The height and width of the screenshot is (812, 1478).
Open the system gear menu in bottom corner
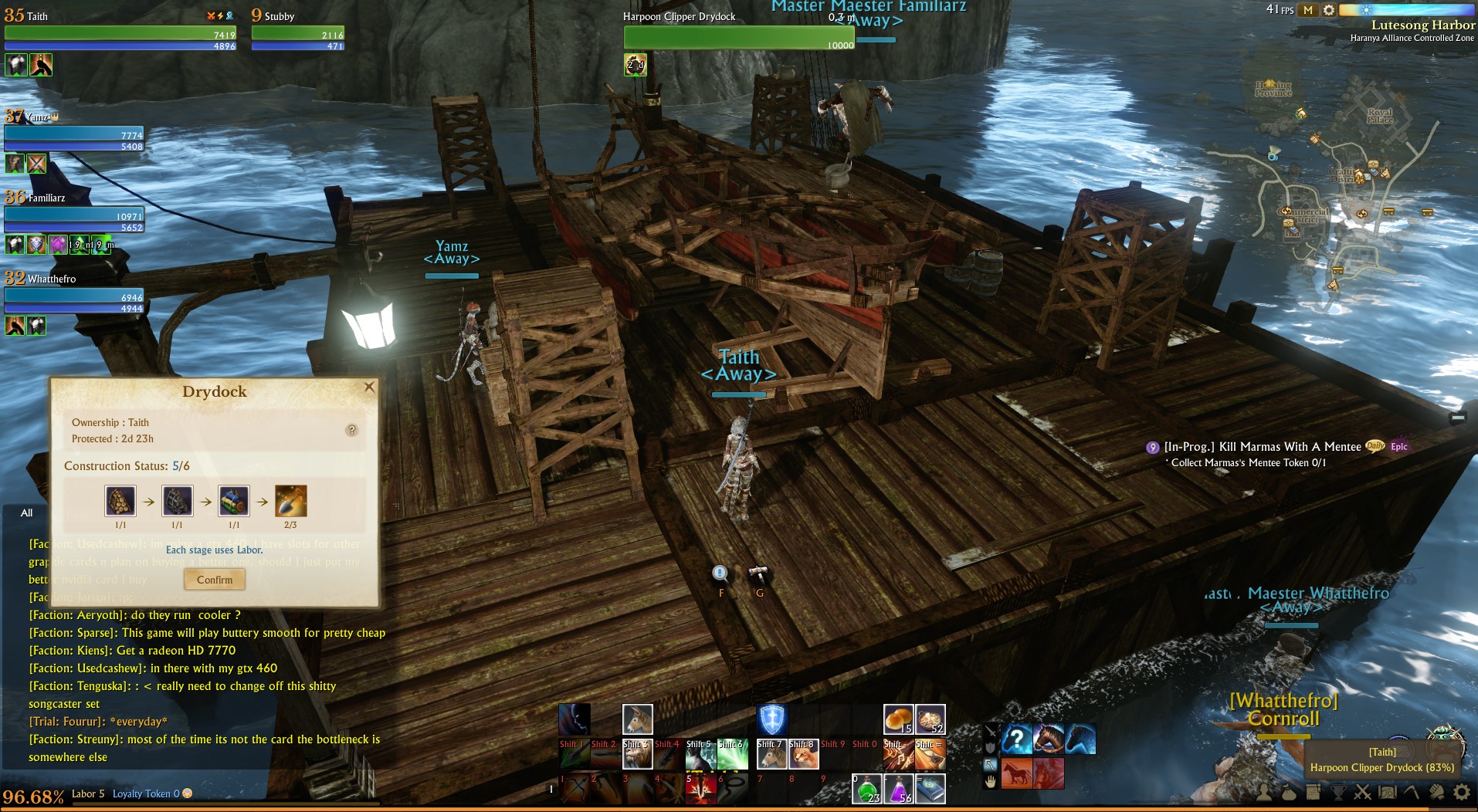(1461, 793)
